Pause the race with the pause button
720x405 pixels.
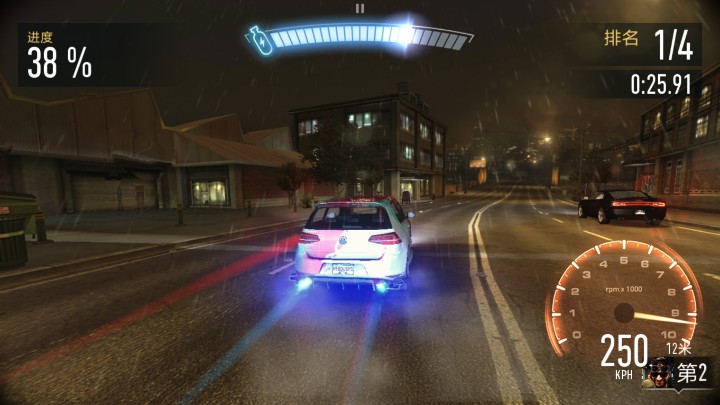pos(360,8)
